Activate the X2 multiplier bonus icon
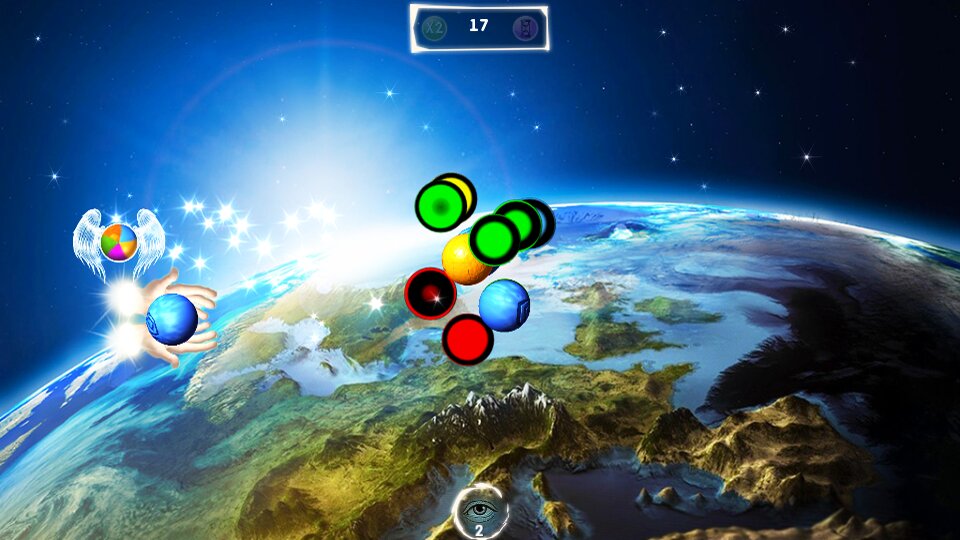This screenshot has width=960, height=540. coord(435,27)
